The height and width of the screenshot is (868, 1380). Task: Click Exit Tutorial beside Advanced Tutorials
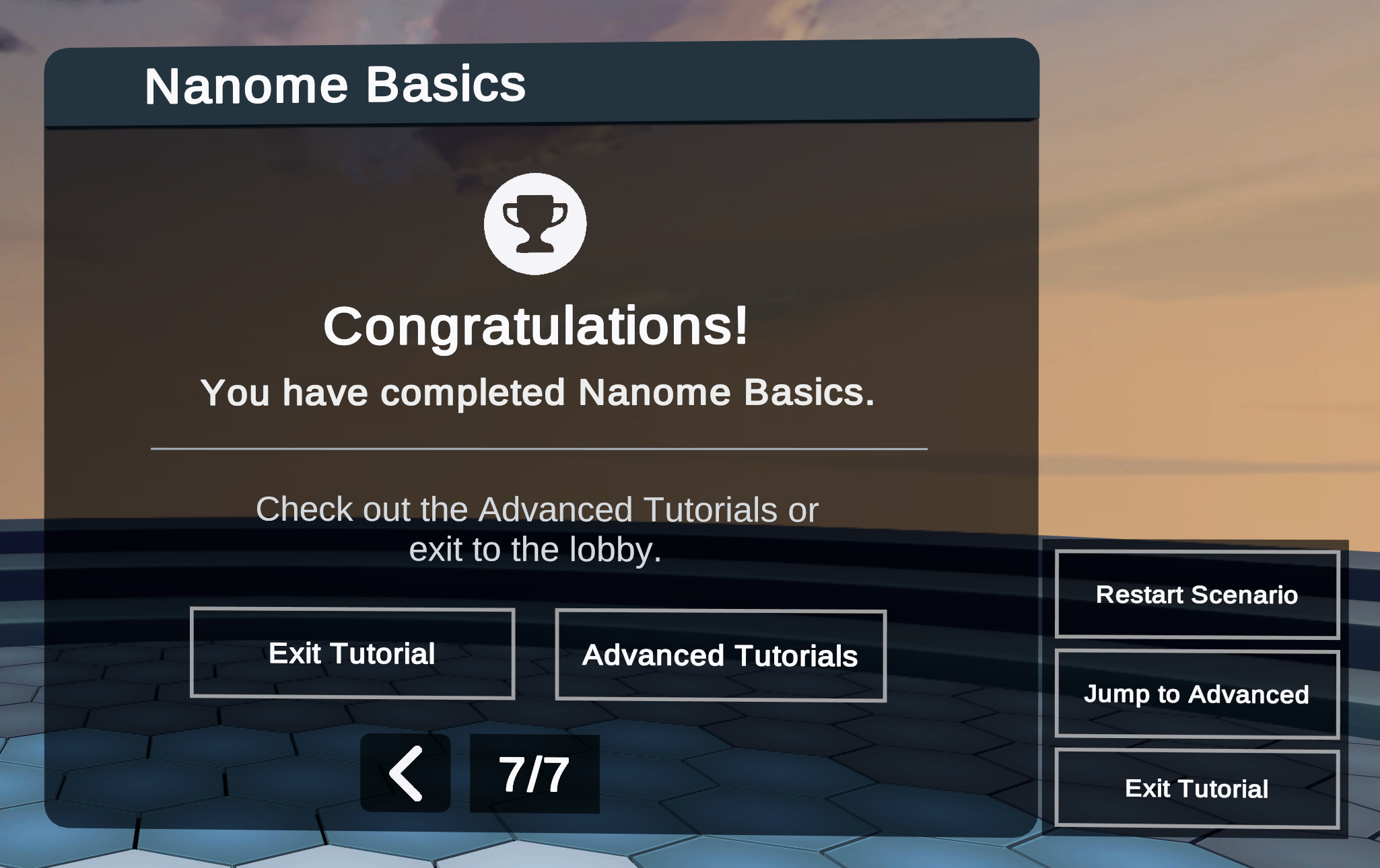[352, 653]
